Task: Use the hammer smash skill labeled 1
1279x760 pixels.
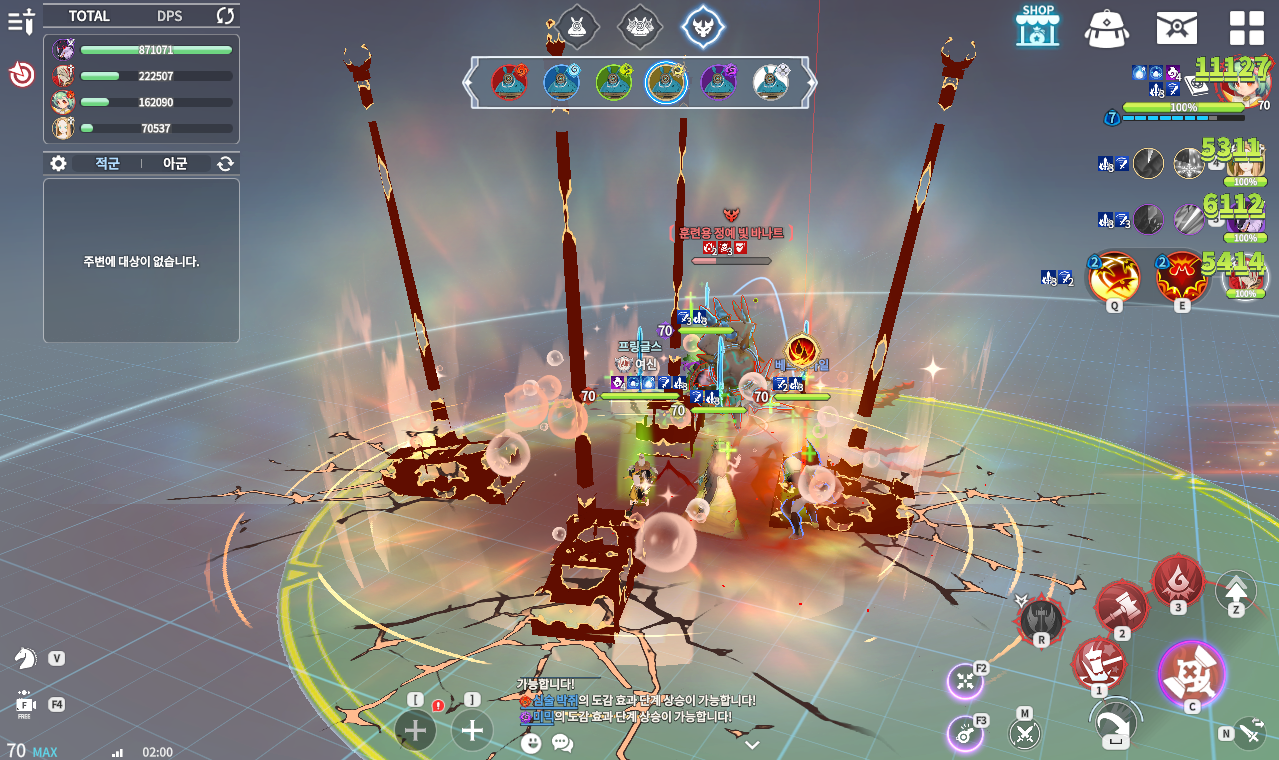Action: tap(1098, 664)
